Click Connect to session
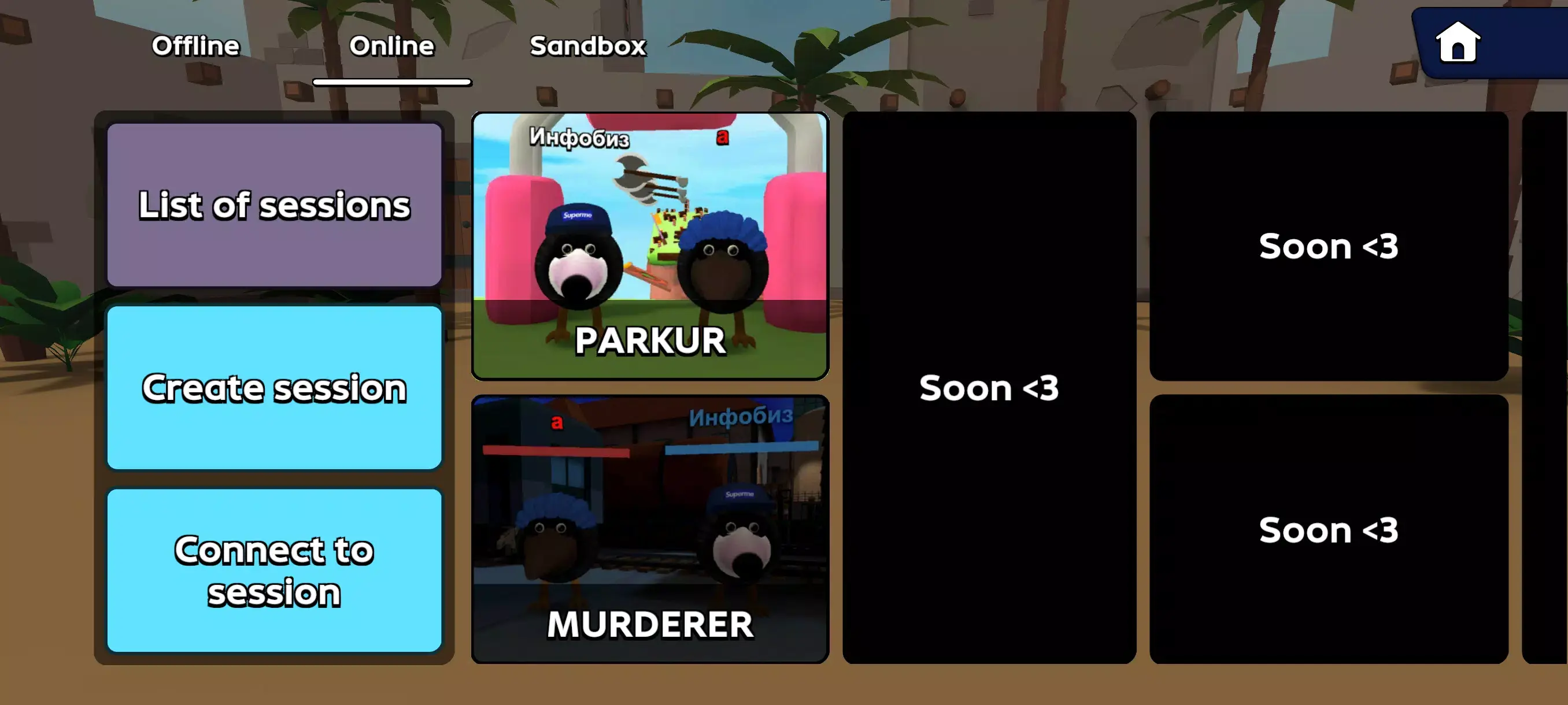Image resolution: width=1568 pixels, height=705 pixels. [x=274, y=570]
